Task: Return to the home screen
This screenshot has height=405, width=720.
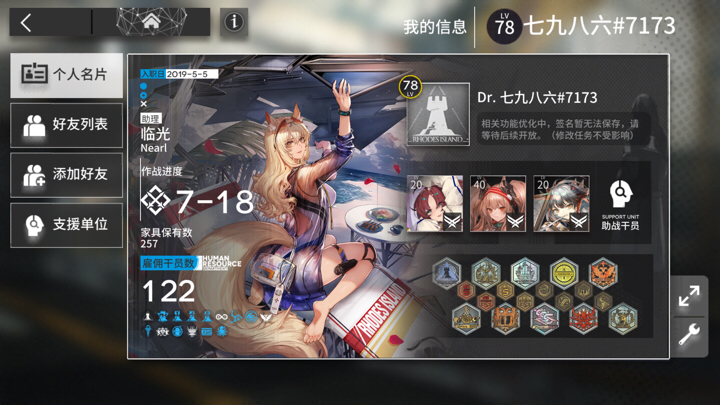Action: click(151, 22)
